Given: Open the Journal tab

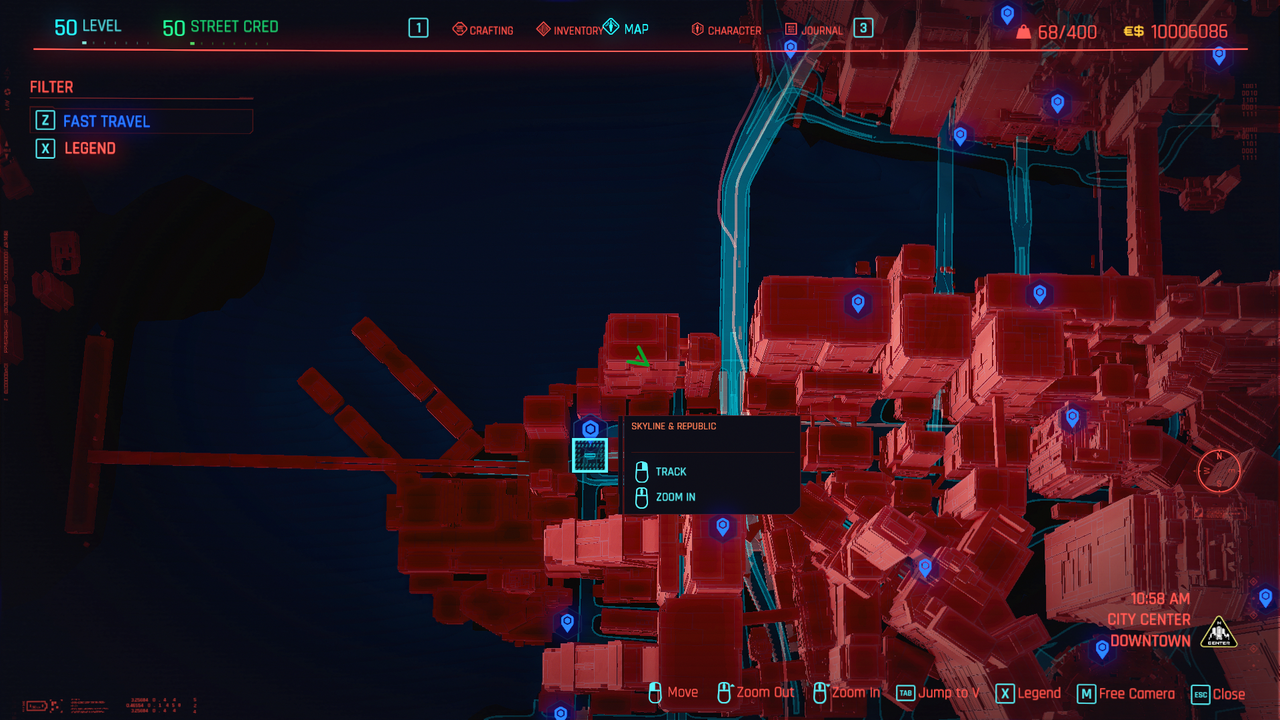Looking at the screenshot, I should [x=814, y=30].
